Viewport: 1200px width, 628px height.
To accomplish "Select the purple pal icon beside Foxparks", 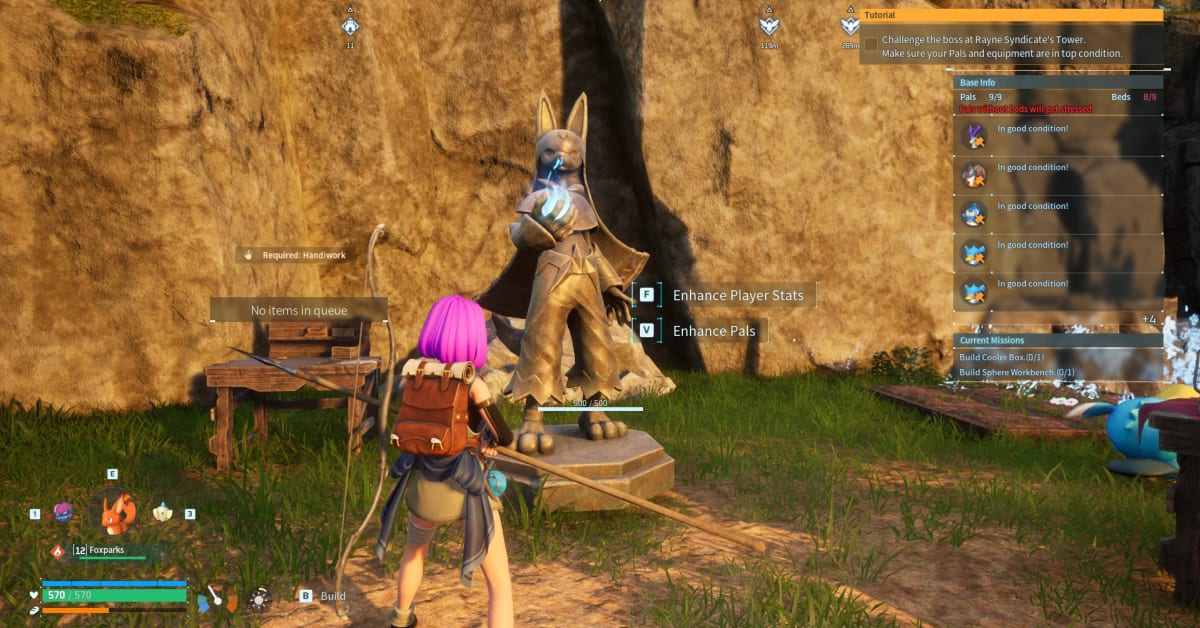I will pos(63,512).
